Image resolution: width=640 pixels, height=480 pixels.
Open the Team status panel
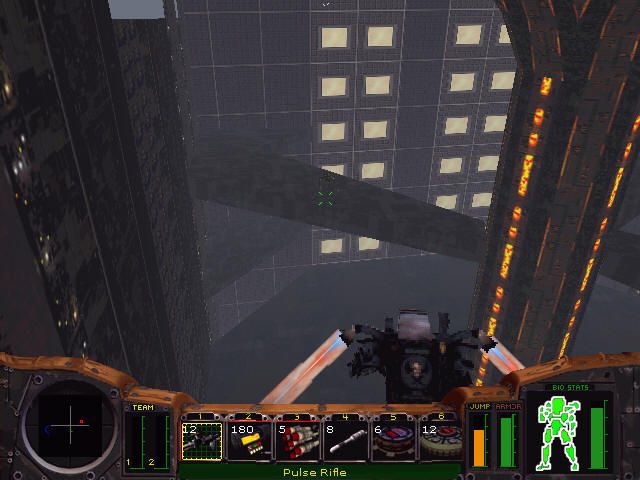147,438
